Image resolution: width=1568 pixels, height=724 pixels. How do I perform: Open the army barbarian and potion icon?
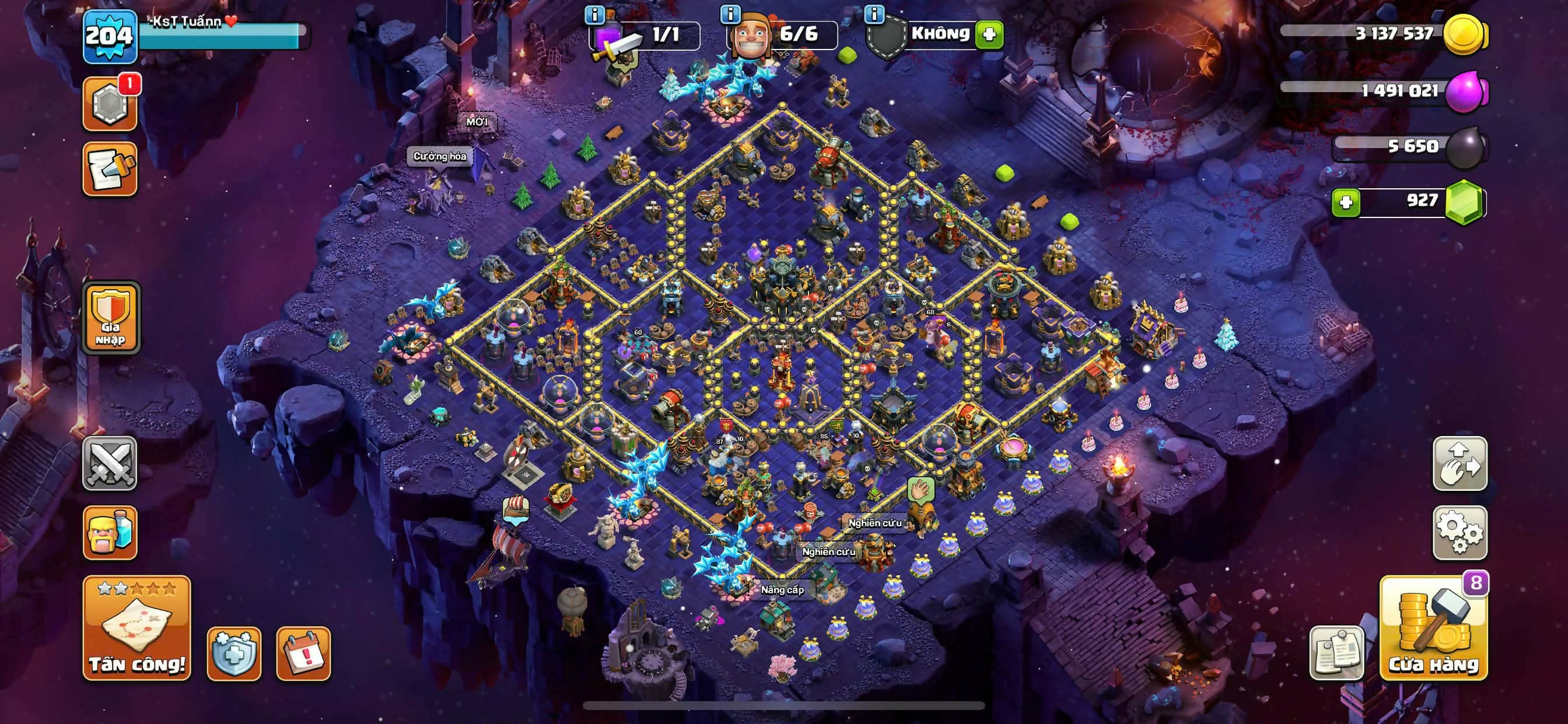(x=110, y=532)
